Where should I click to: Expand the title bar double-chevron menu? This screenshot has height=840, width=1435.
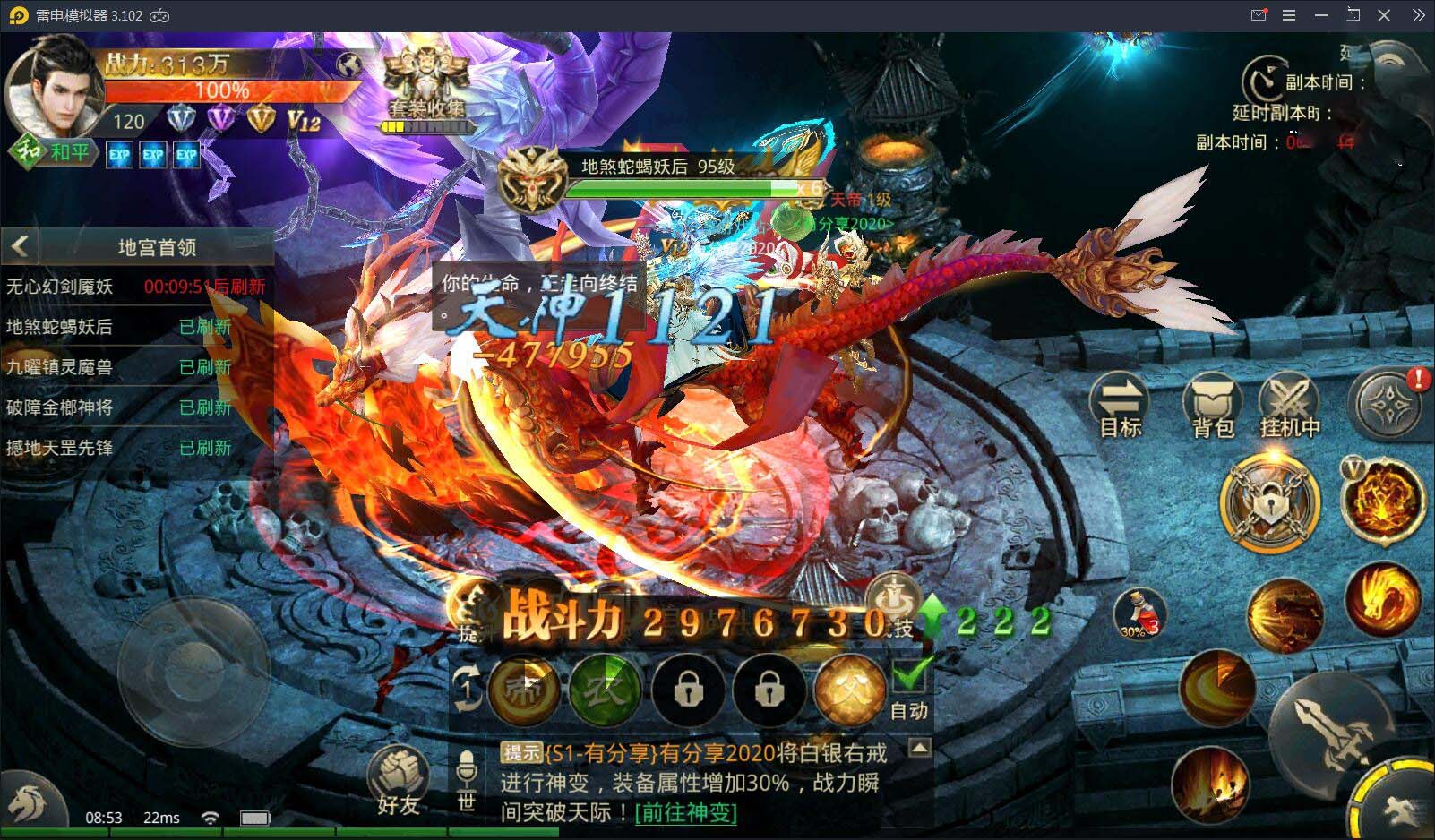1420,15
